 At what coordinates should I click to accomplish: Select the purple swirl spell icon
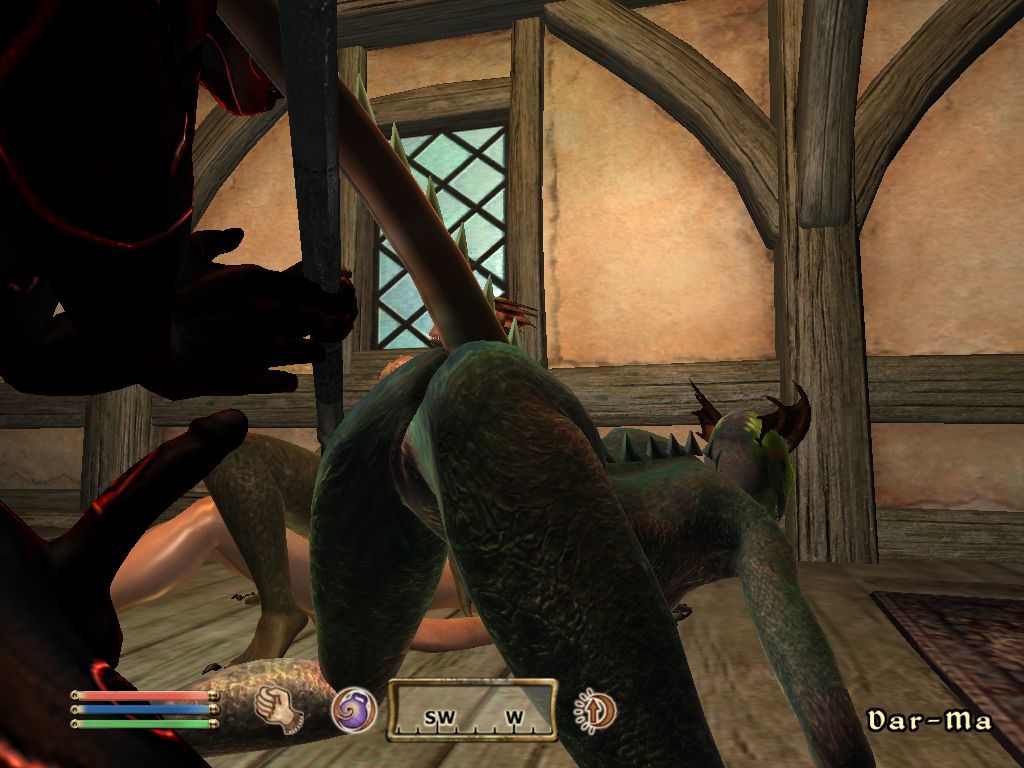pos(354,710)
